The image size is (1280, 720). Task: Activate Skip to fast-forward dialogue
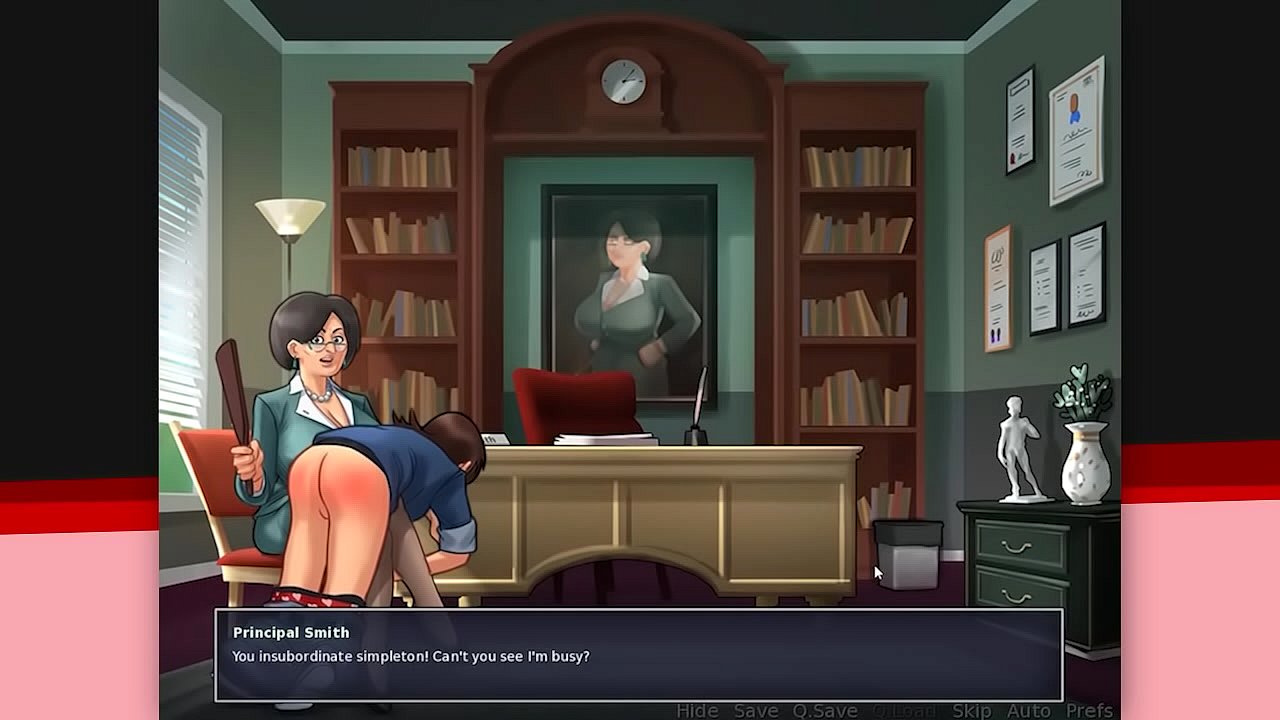971,710
